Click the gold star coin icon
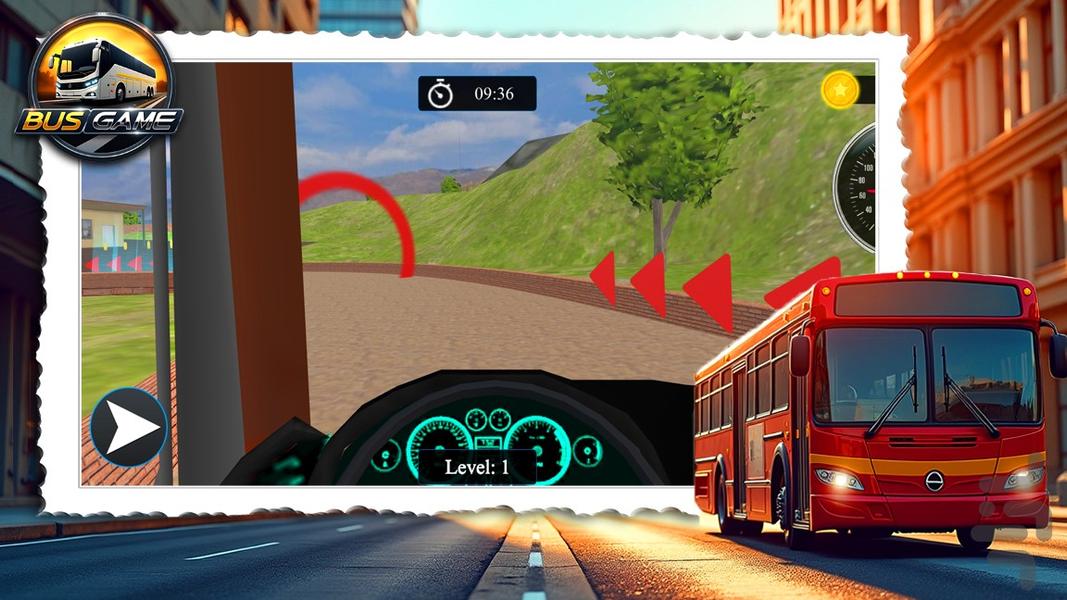Screen dimensions: 1067x600 (x=840, y=90)
